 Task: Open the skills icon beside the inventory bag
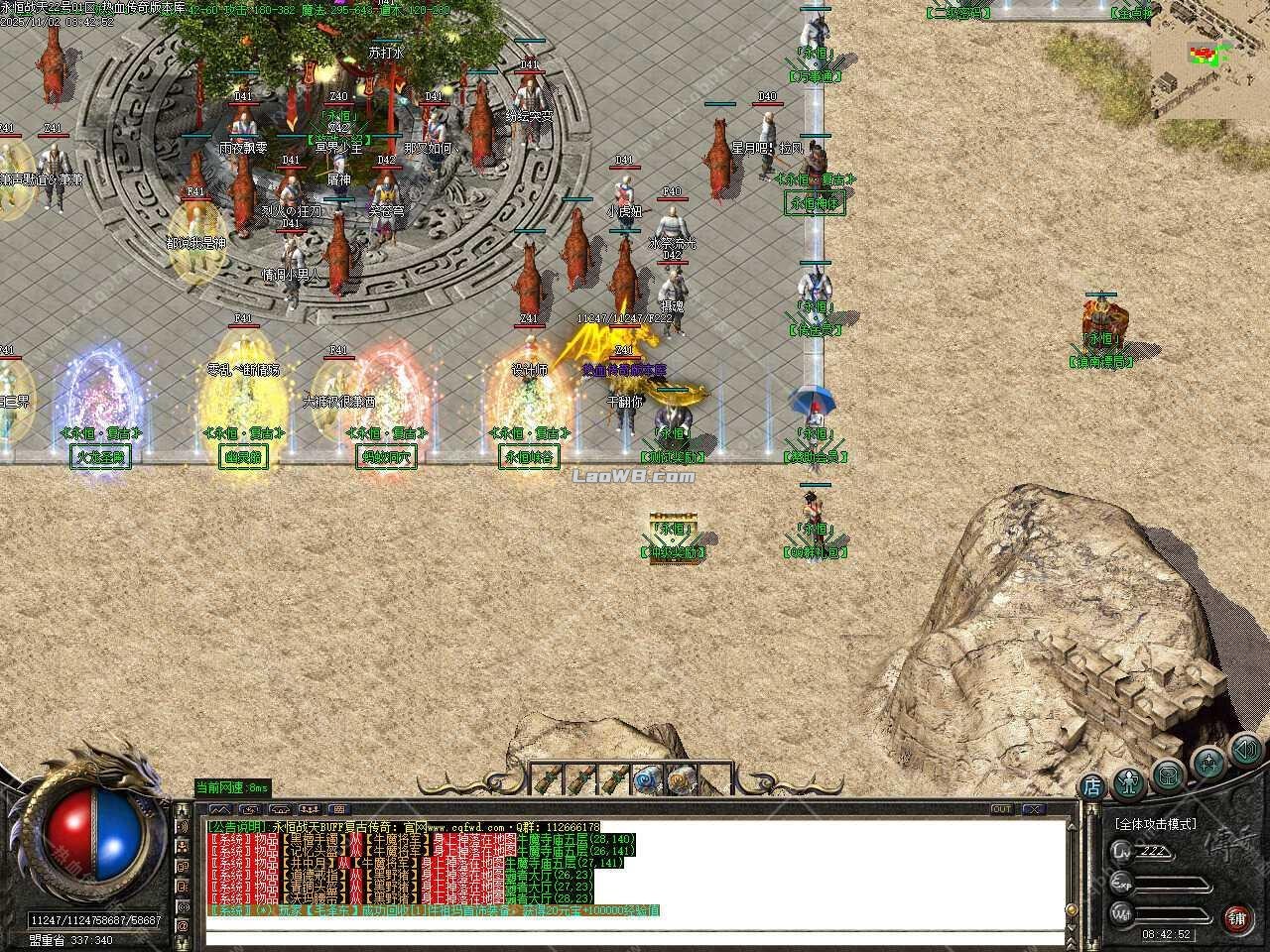[1206, 765]
